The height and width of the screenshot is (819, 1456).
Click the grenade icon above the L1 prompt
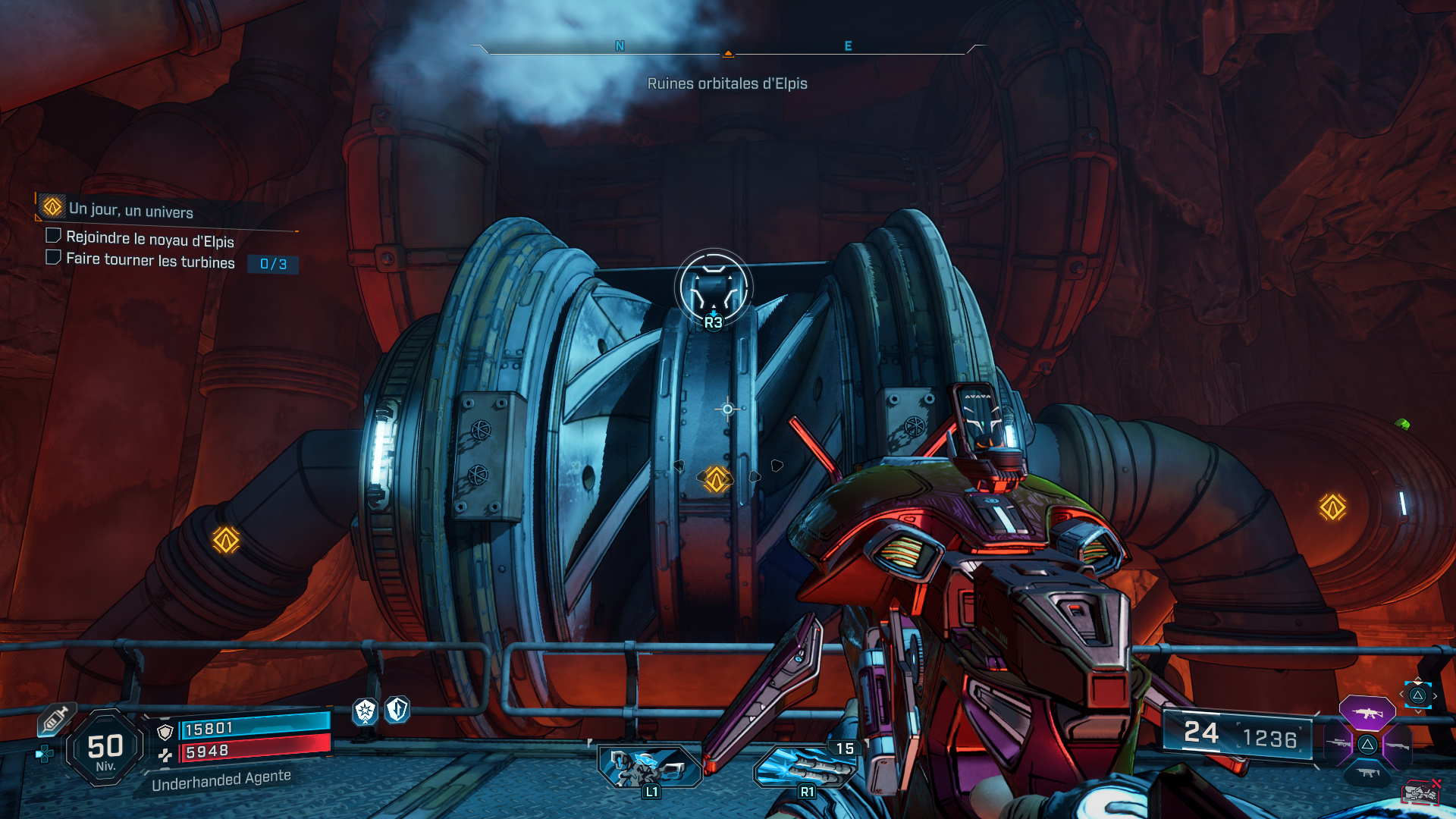point(650,767)
